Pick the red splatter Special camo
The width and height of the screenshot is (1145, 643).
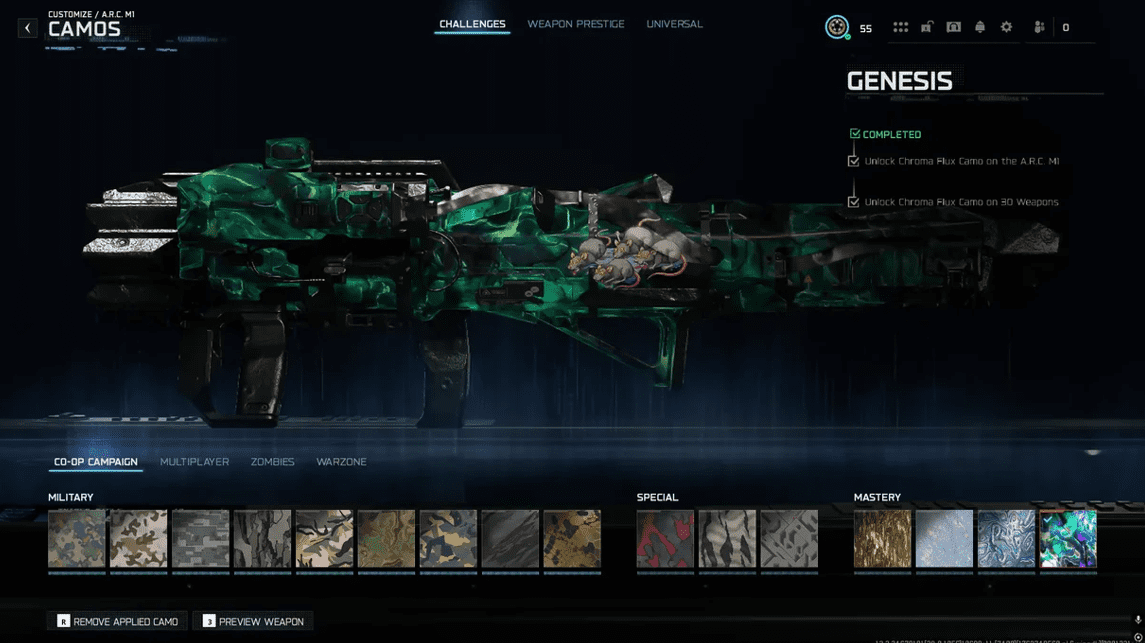665,539
